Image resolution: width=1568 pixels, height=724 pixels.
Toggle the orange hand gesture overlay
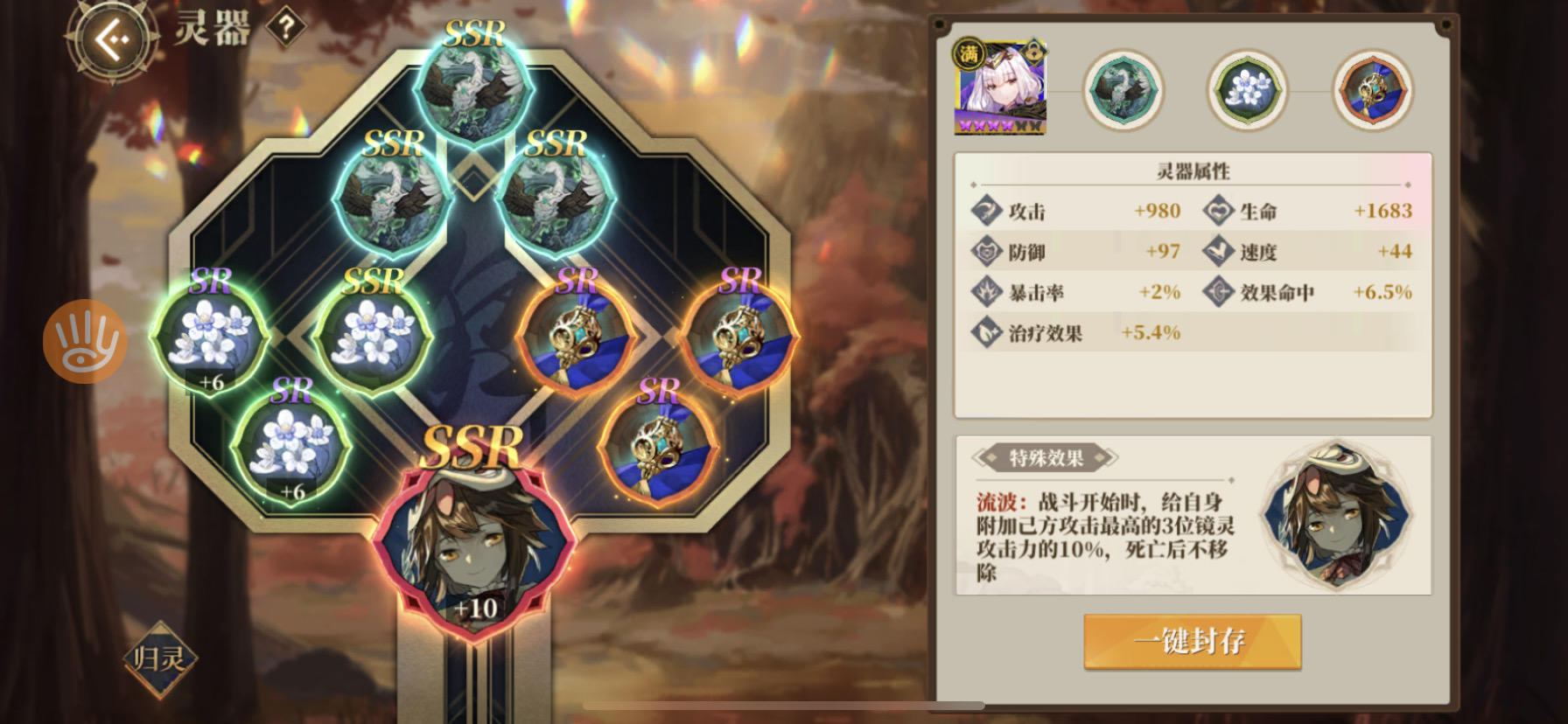click(84, 340)
